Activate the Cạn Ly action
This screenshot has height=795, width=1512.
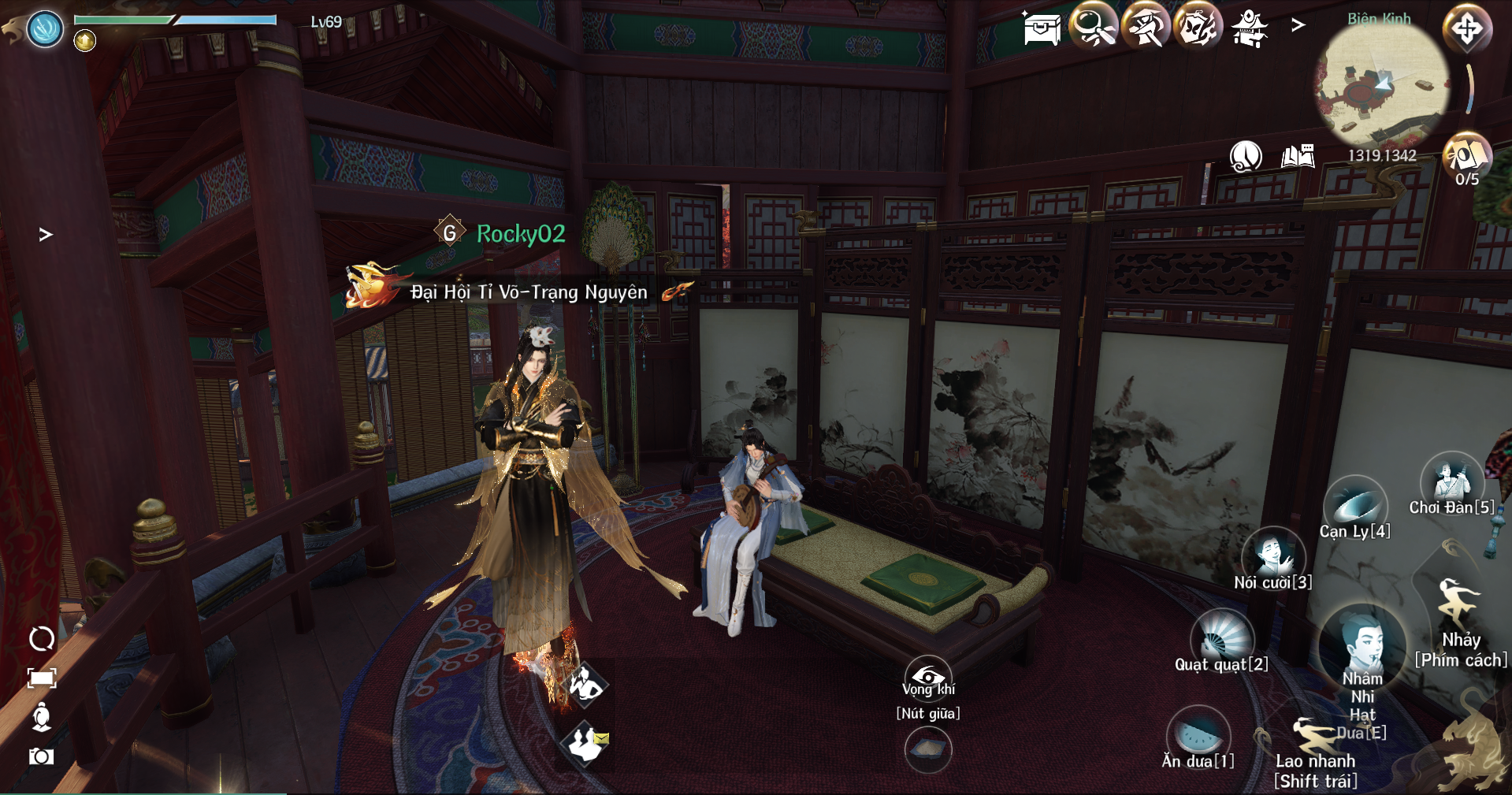(1355, 504)
